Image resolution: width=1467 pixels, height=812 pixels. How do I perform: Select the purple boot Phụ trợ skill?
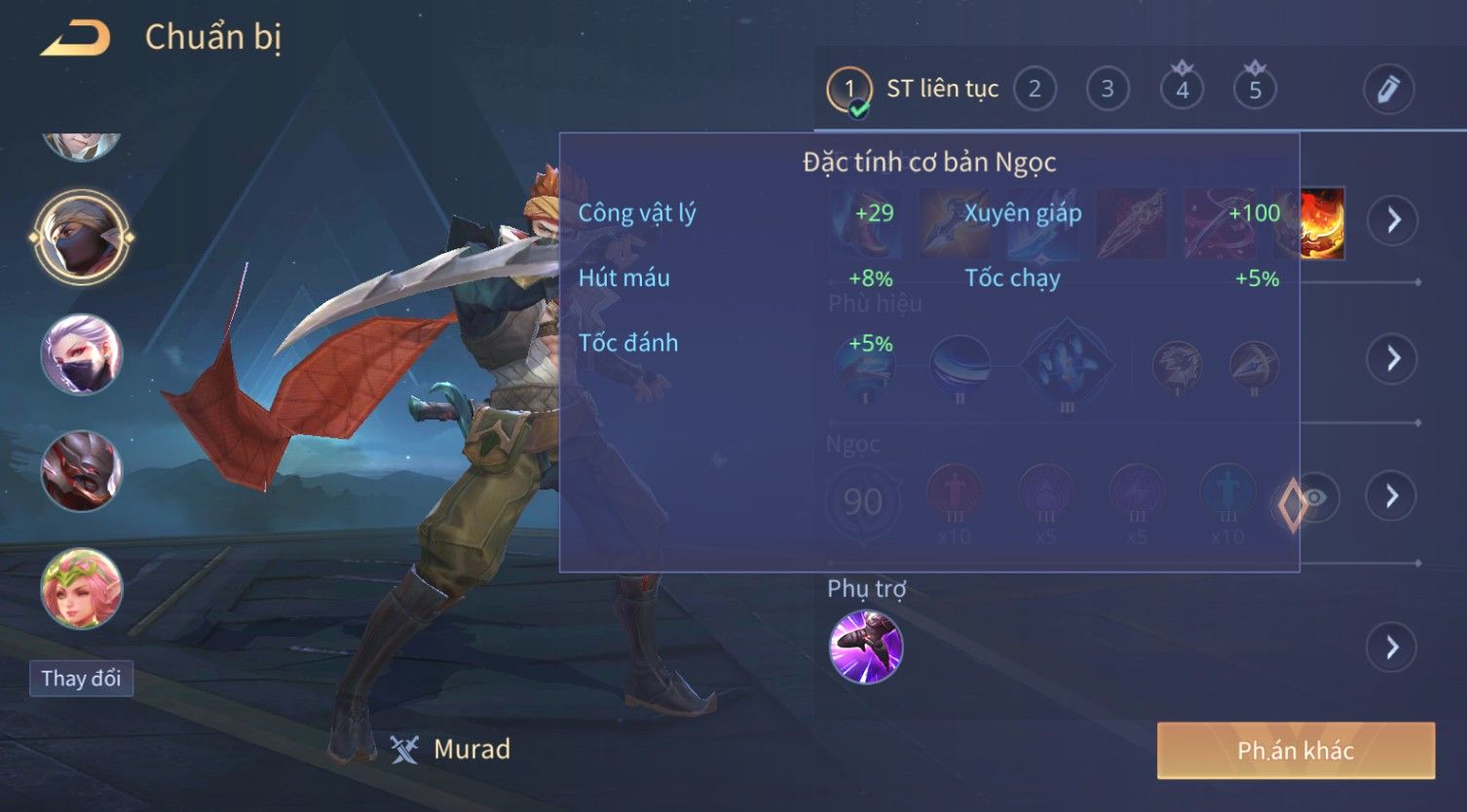point(865,646)
